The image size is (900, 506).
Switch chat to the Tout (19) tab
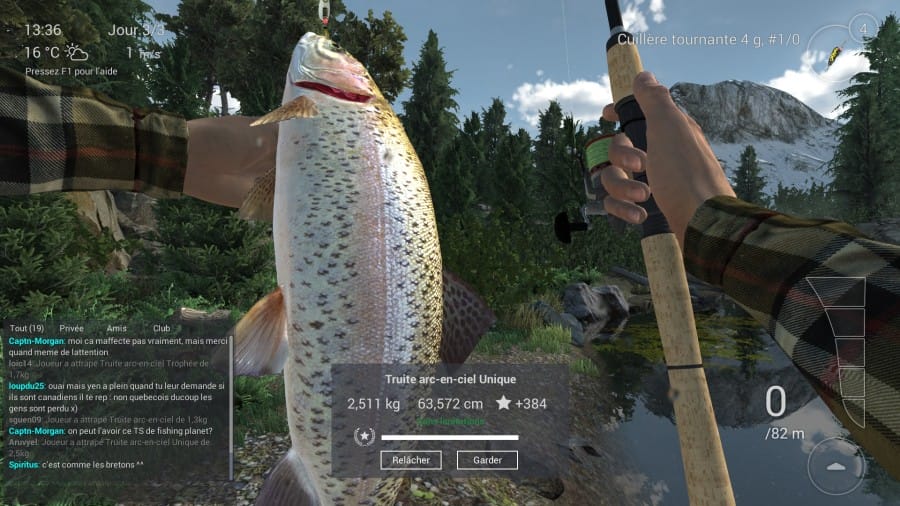point(26,328)
